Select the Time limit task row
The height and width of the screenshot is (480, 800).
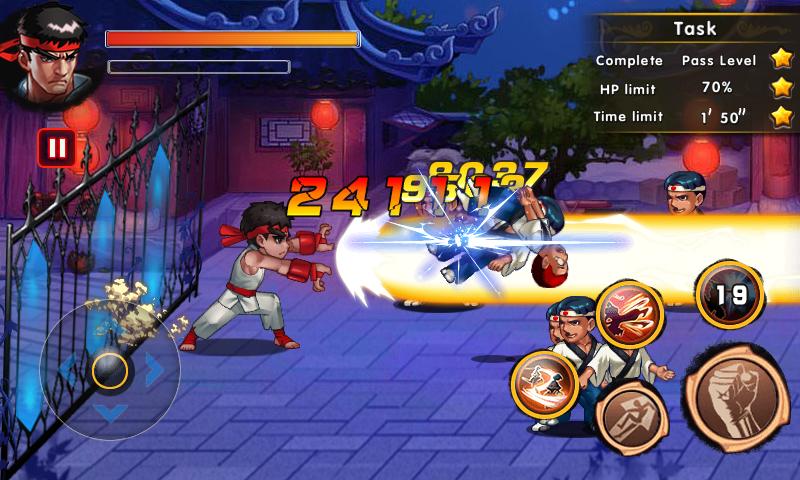[x=693, y=117]
